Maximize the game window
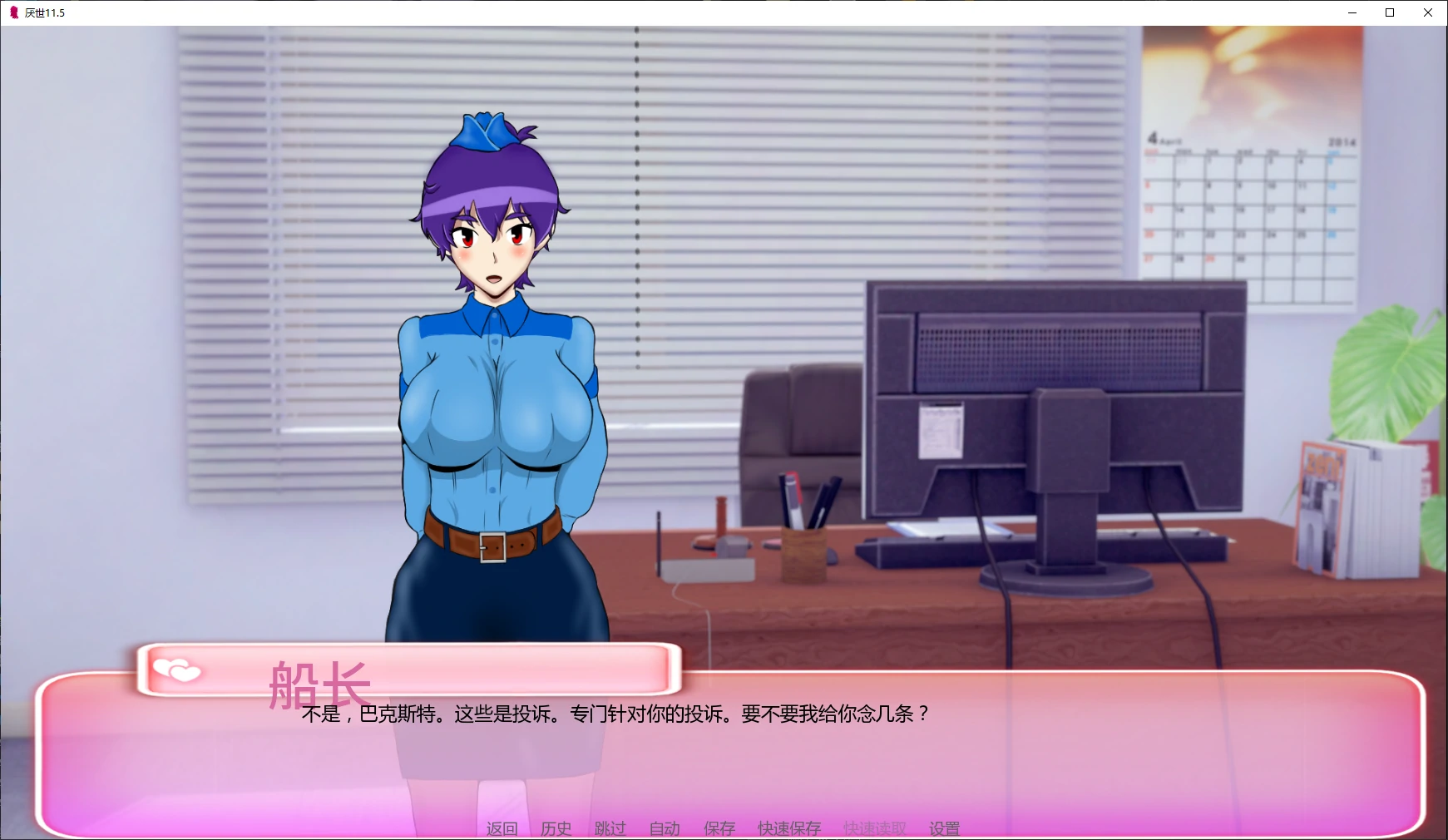This screenshot has height=840, width=1448. coord(1389,12)
